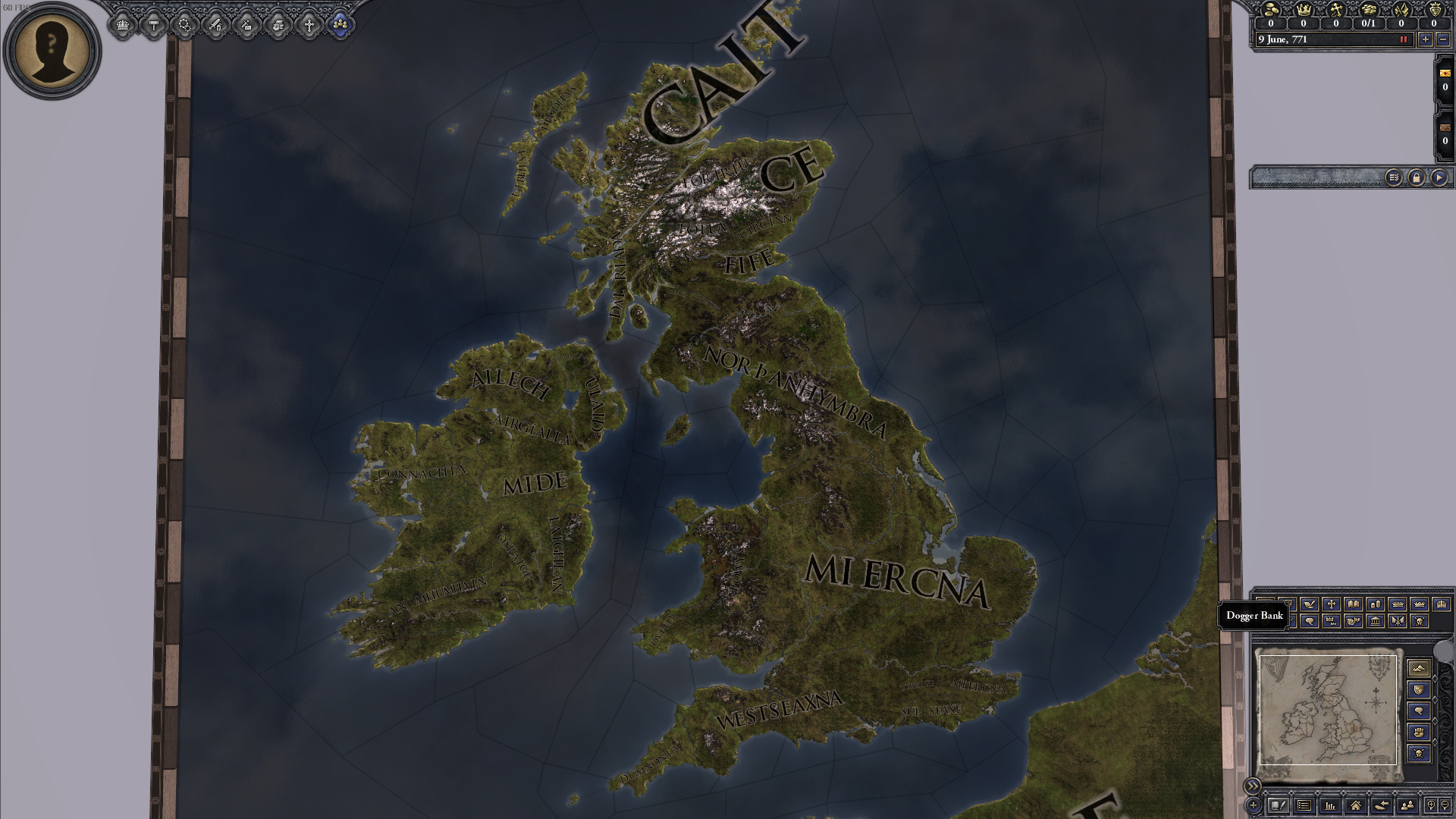Click the crown icon on the top toolbar
The width and height of the screenshot is (1456, 819).
coord(122,24)
